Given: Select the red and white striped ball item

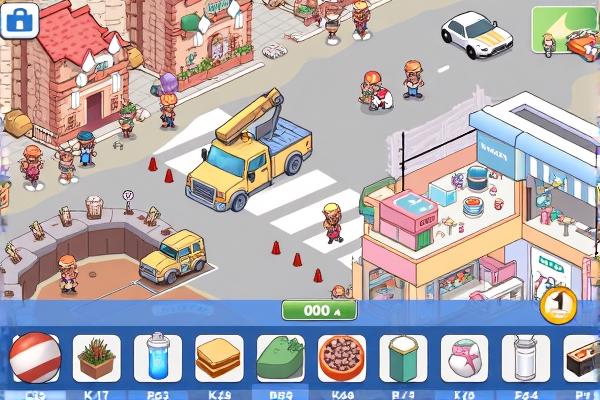Looking at the screenshot, I should pos(35,357).
